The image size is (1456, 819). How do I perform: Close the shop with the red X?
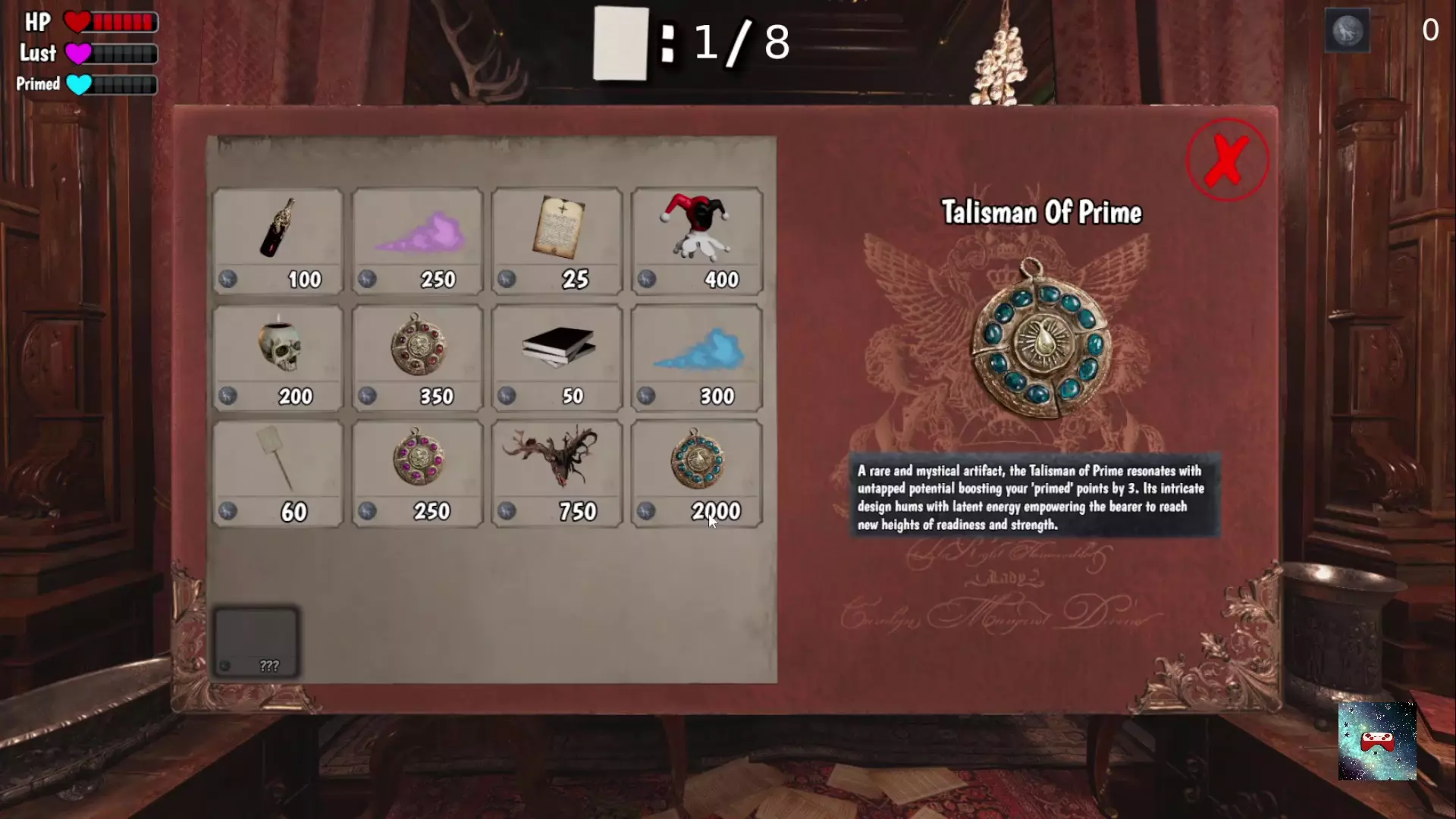[1227, 160]
